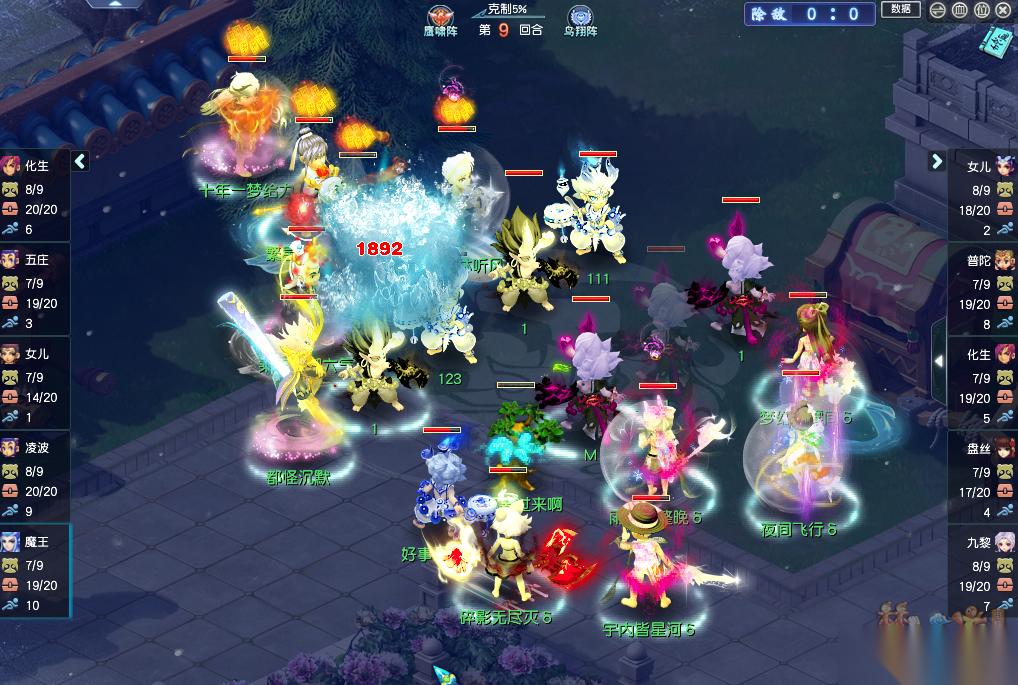Select the 魔王 player row

(x=35, y=569)
